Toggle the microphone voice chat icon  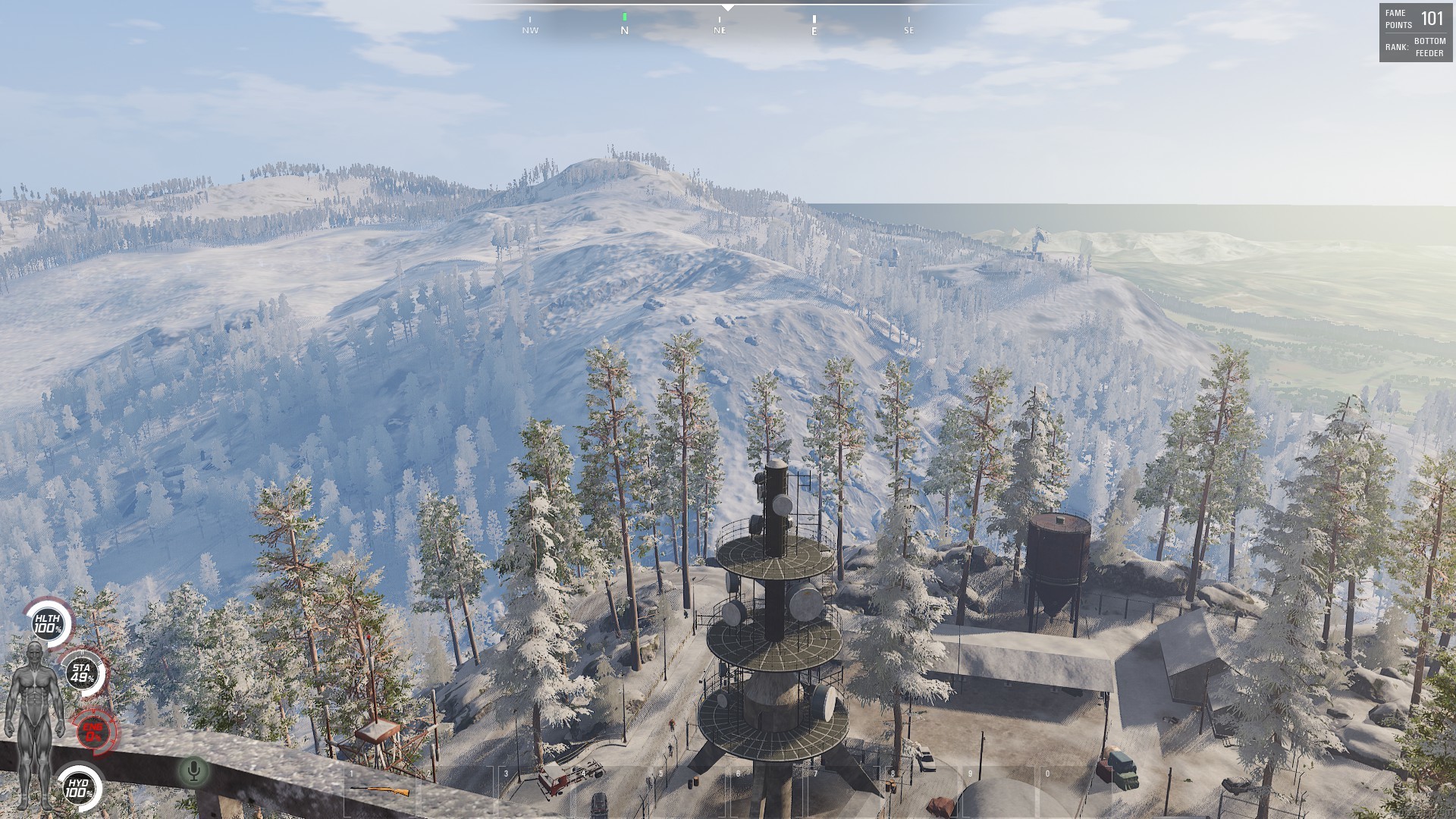coord(194,771)
